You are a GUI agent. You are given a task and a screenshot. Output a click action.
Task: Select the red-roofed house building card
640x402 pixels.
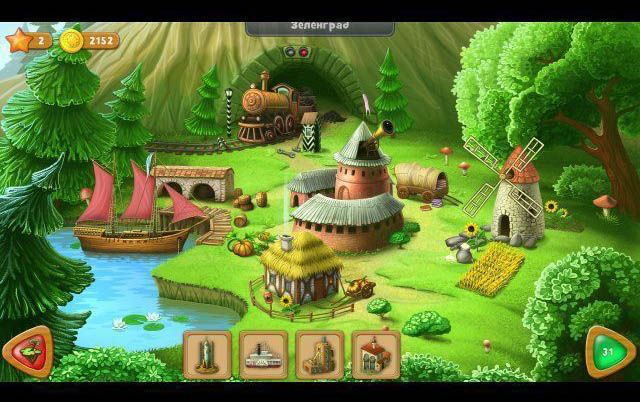pos(376,354)
